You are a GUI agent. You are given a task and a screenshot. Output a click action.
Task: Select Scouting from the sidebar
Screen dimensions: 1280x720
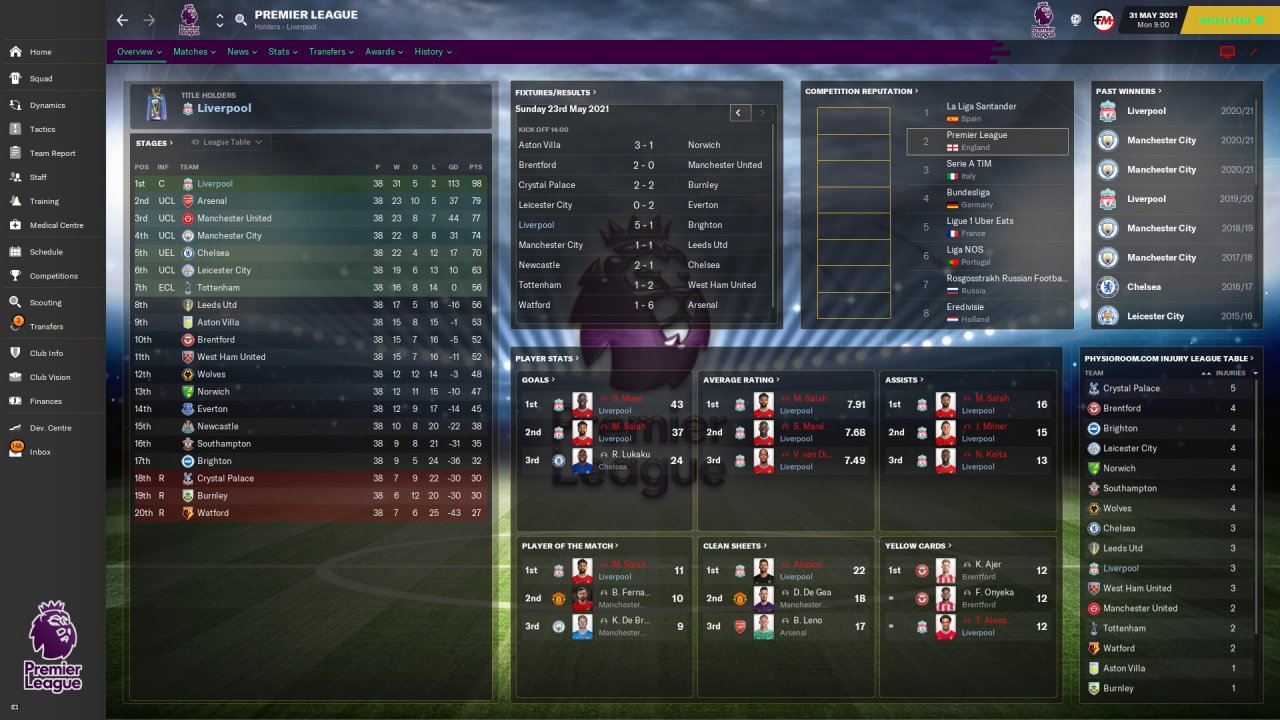pyautogui.click(x=45, y=302)
